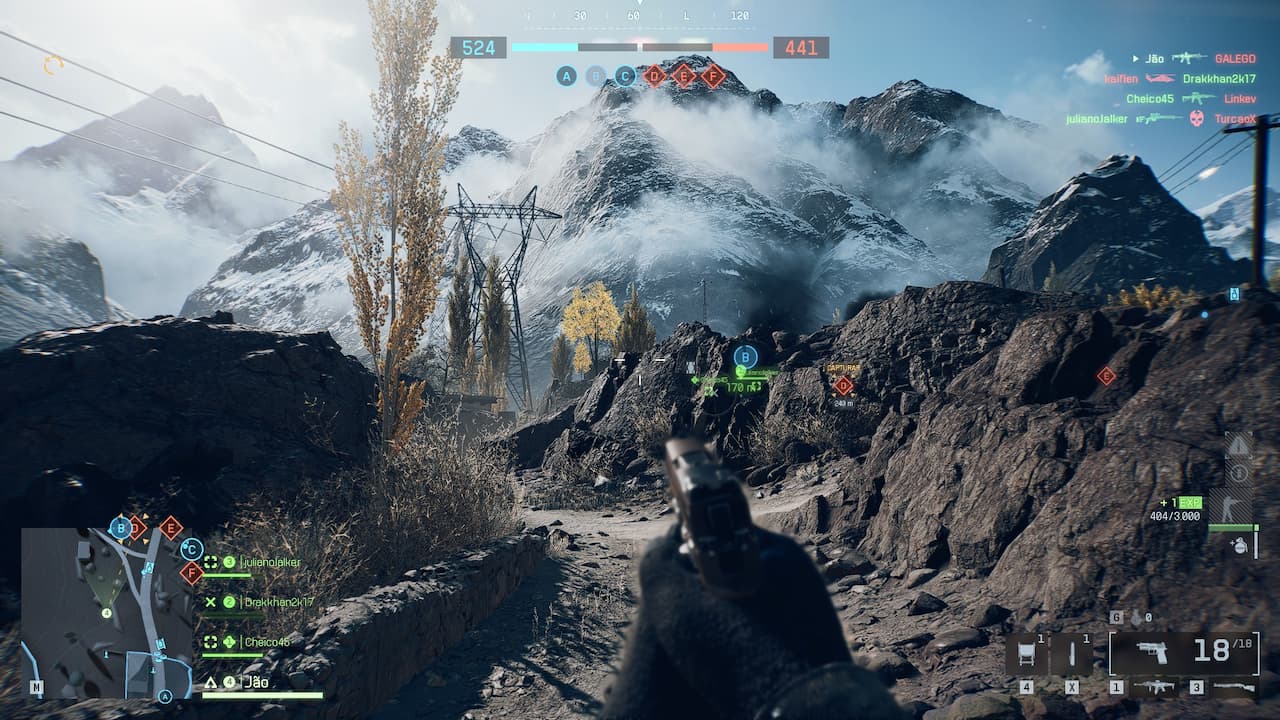Select the sniper rifle icon in slot 3
This screenshot has width=1280, height=720.
tap(1234, 686)
